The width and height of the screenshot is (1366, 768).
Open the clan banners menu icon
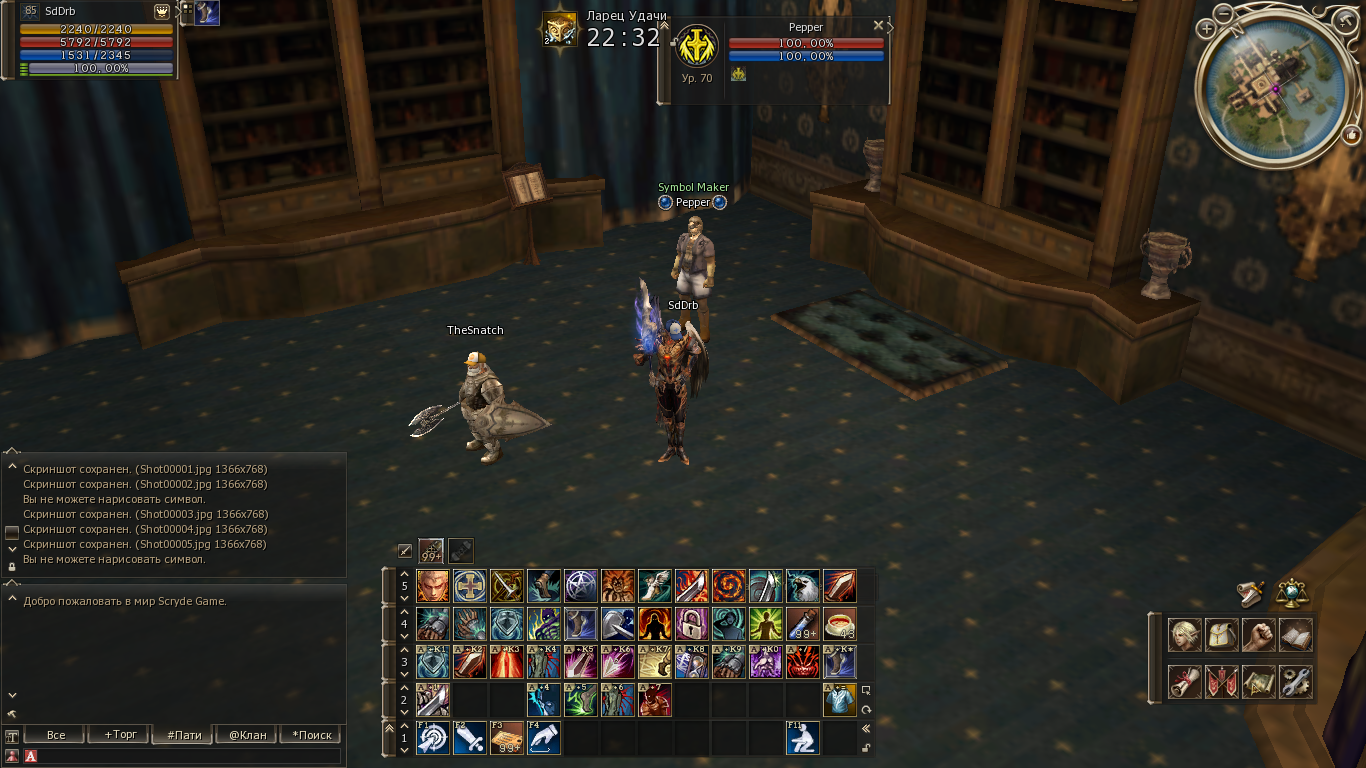pyautogui.click(x=1221, y=682)
